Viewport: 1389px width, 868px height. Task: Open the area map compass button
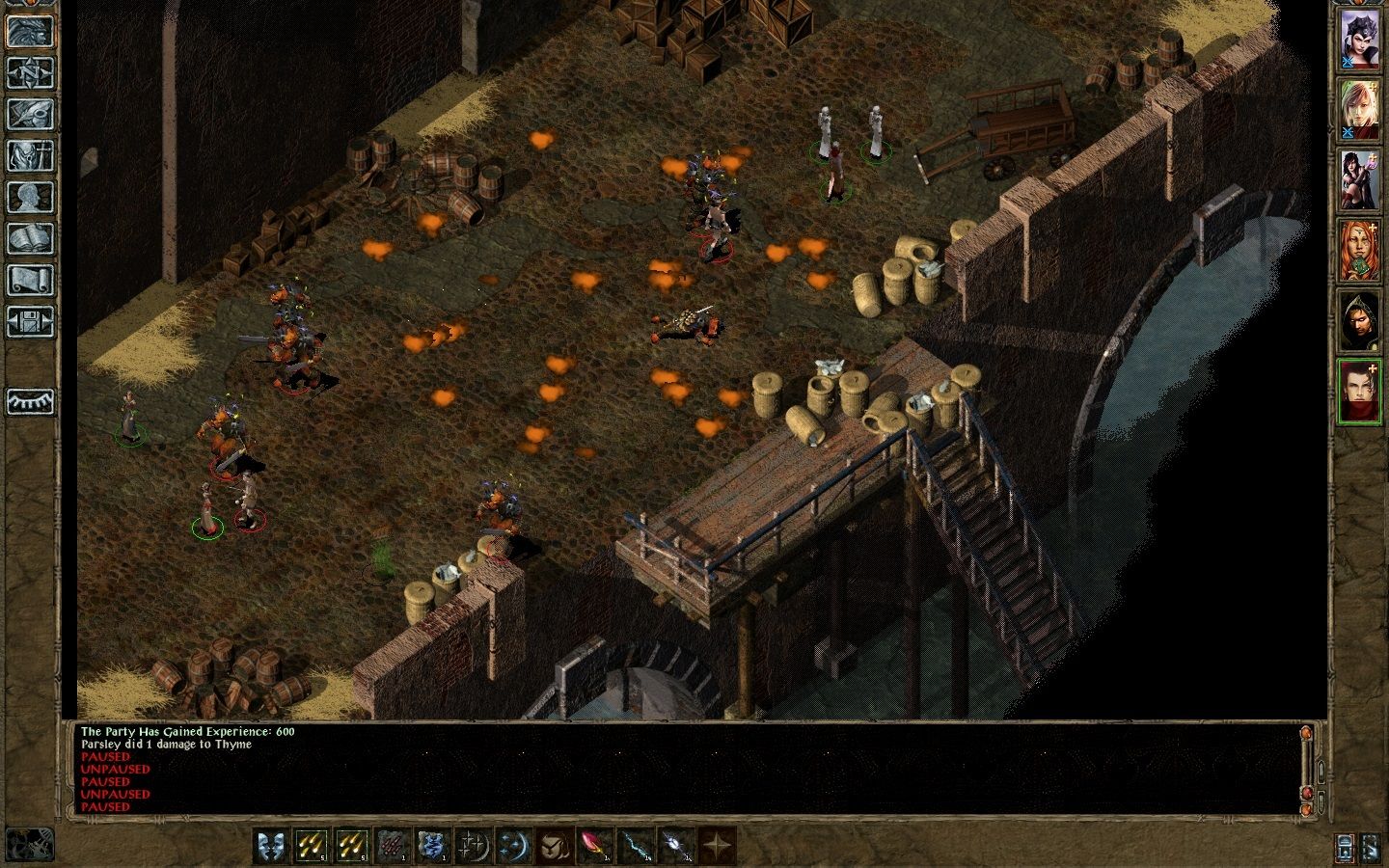[30, 72]
